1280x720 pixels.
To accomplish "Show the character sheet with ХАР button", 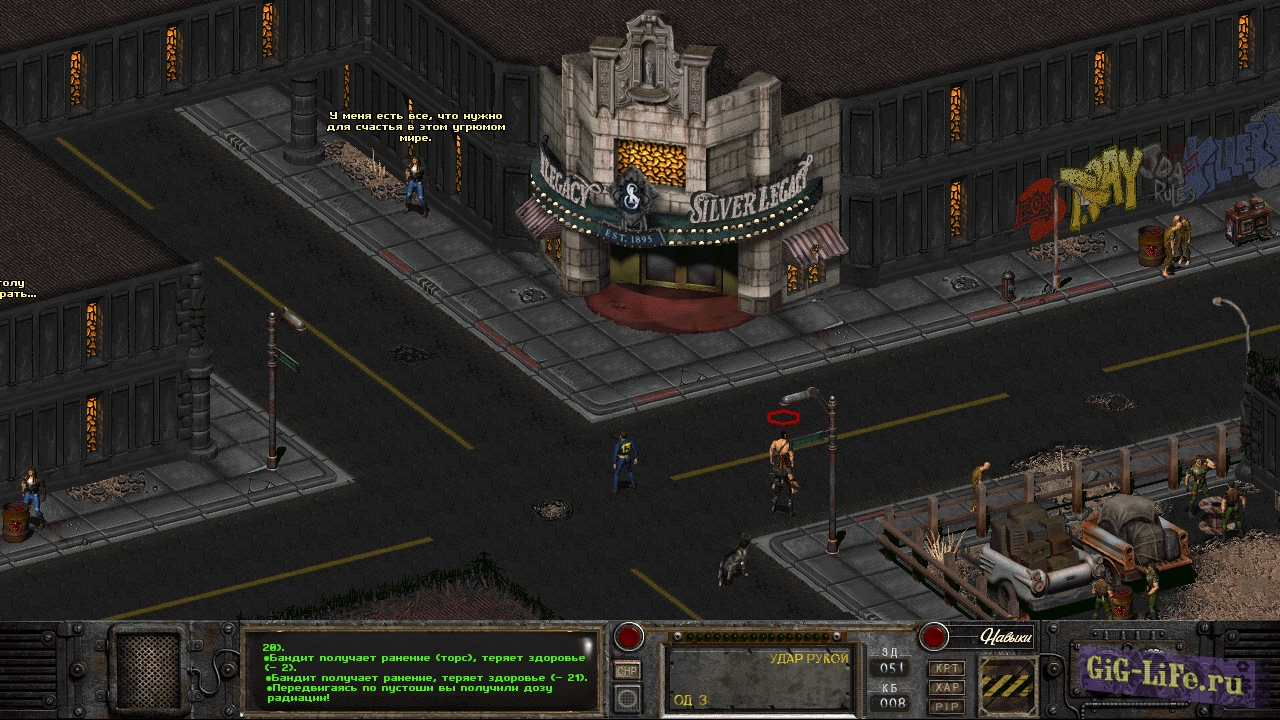I will 946,687.
